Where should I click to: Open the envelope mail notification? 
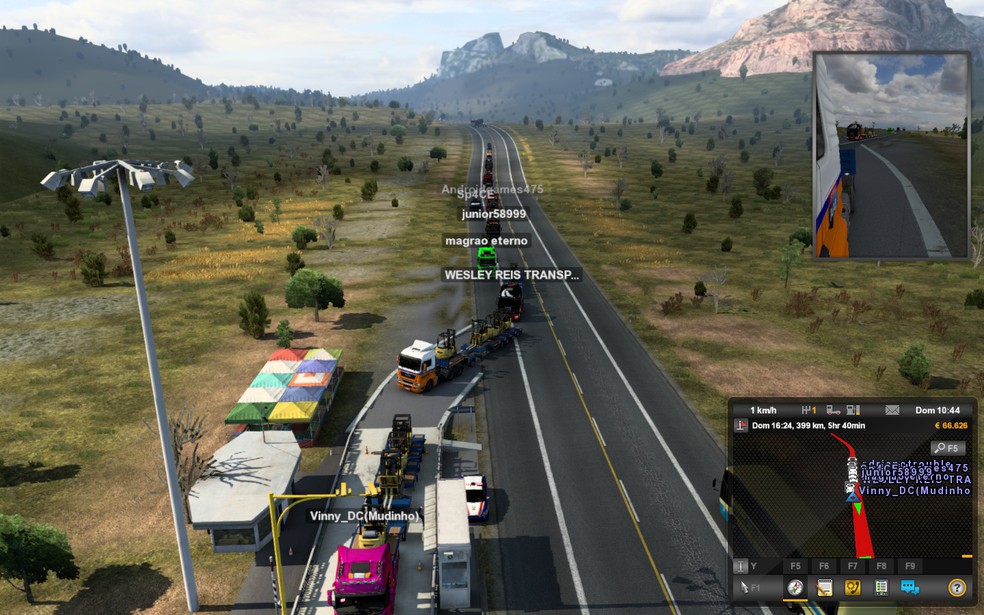(x=892, y=410)
